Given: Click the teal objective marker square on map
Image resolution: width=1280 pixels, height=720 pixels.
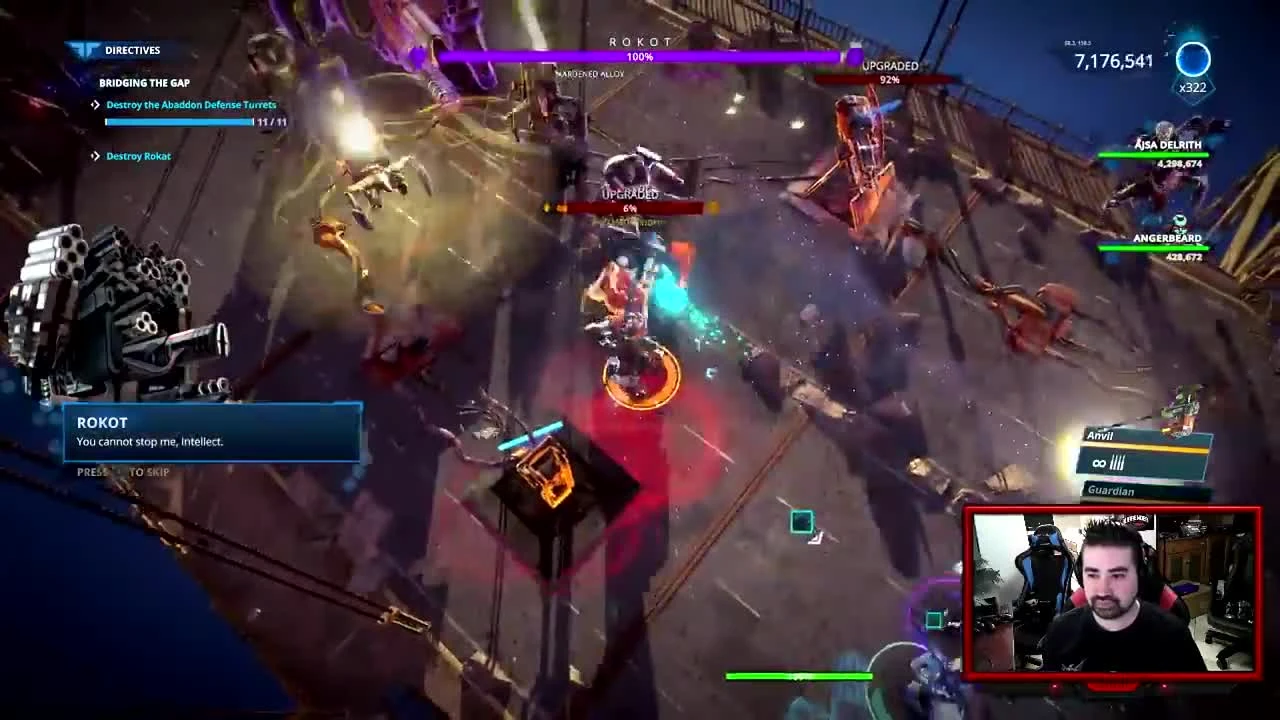Looking at the screenshot, I should click(802, 521).
